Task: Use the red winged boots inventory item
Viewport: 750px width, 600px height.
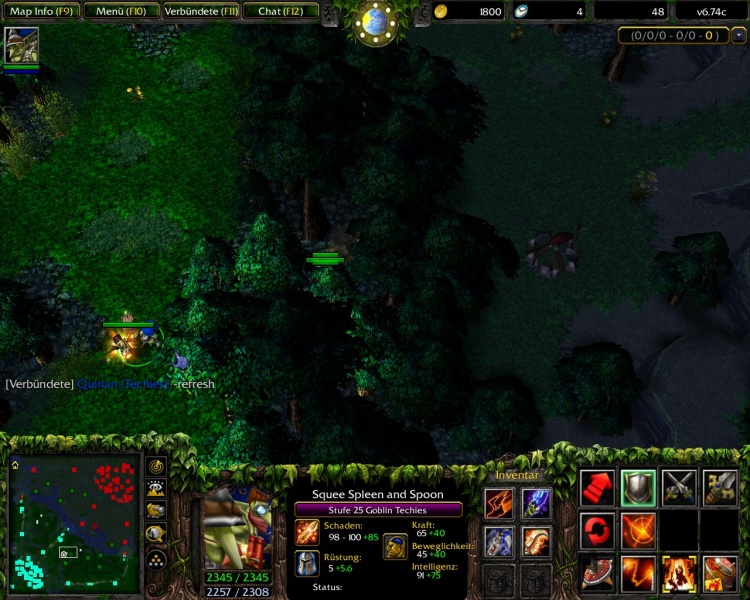Action: 499,503
